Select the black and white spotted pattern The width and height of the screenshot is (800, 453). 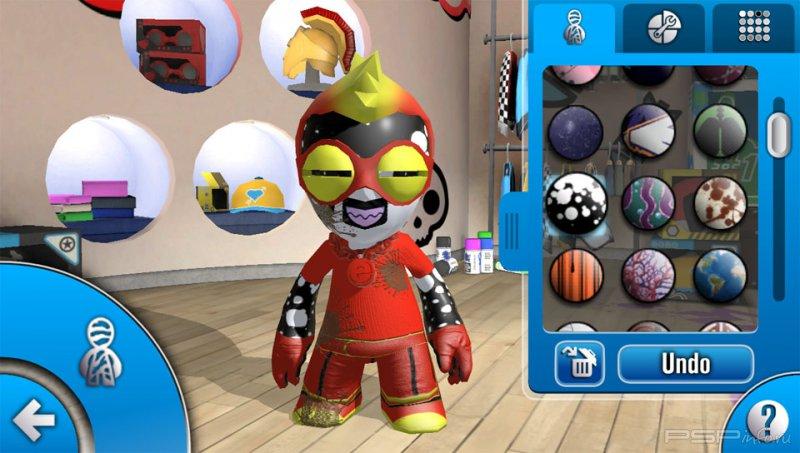tap(577, 201)
